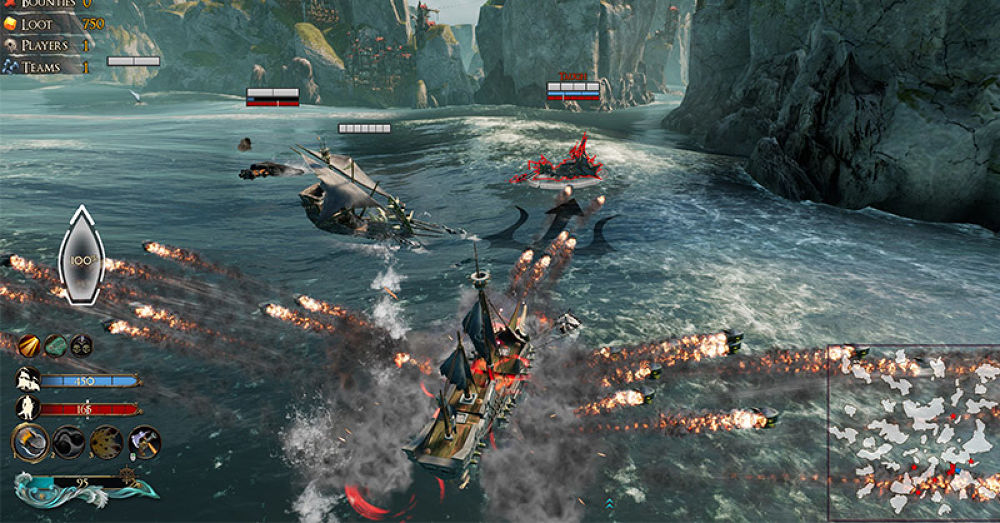Select the spiked golden disc ability

[107, 442]
